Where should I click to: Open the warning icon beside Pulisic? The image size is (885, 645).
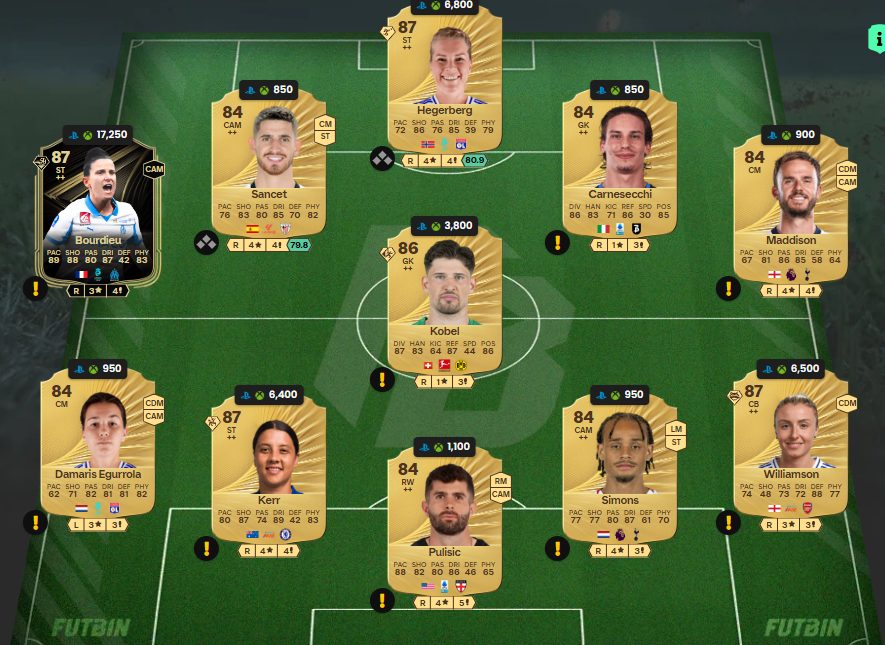(x=382, y=600)
